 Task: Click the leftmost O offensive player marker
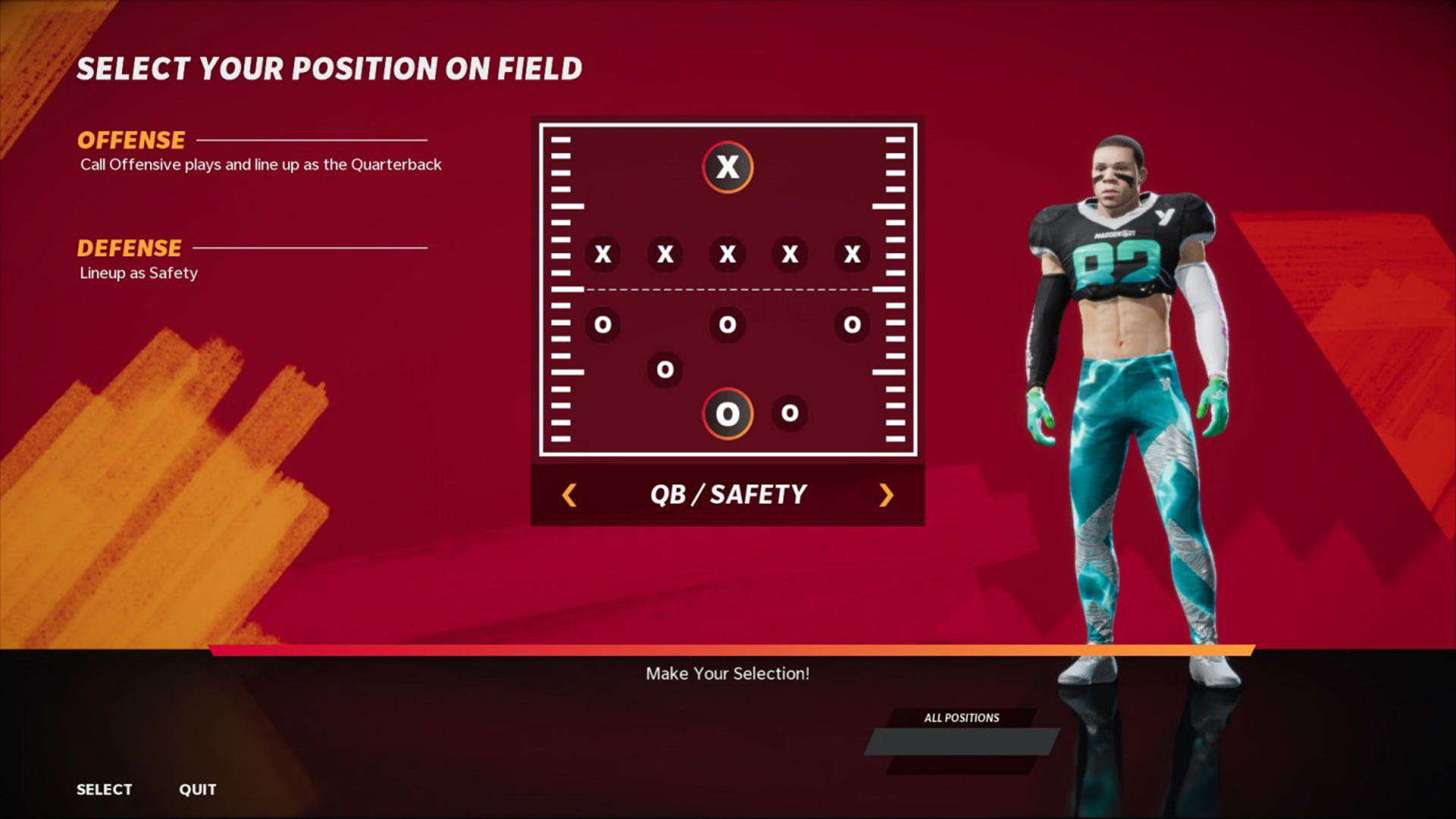[x=603, y=325]
